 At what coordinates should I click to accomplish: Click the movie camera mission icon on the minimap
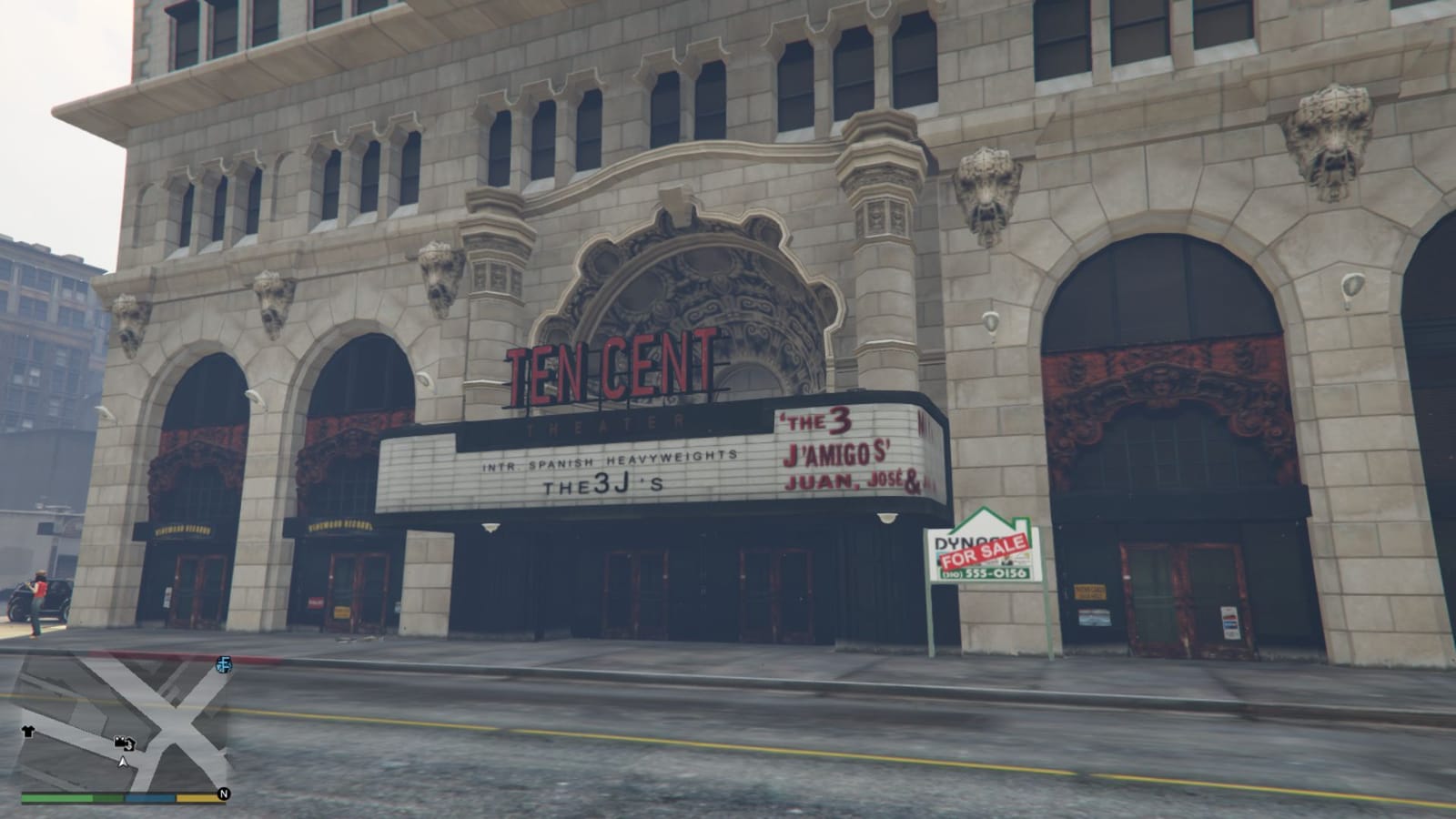(120, 742)
